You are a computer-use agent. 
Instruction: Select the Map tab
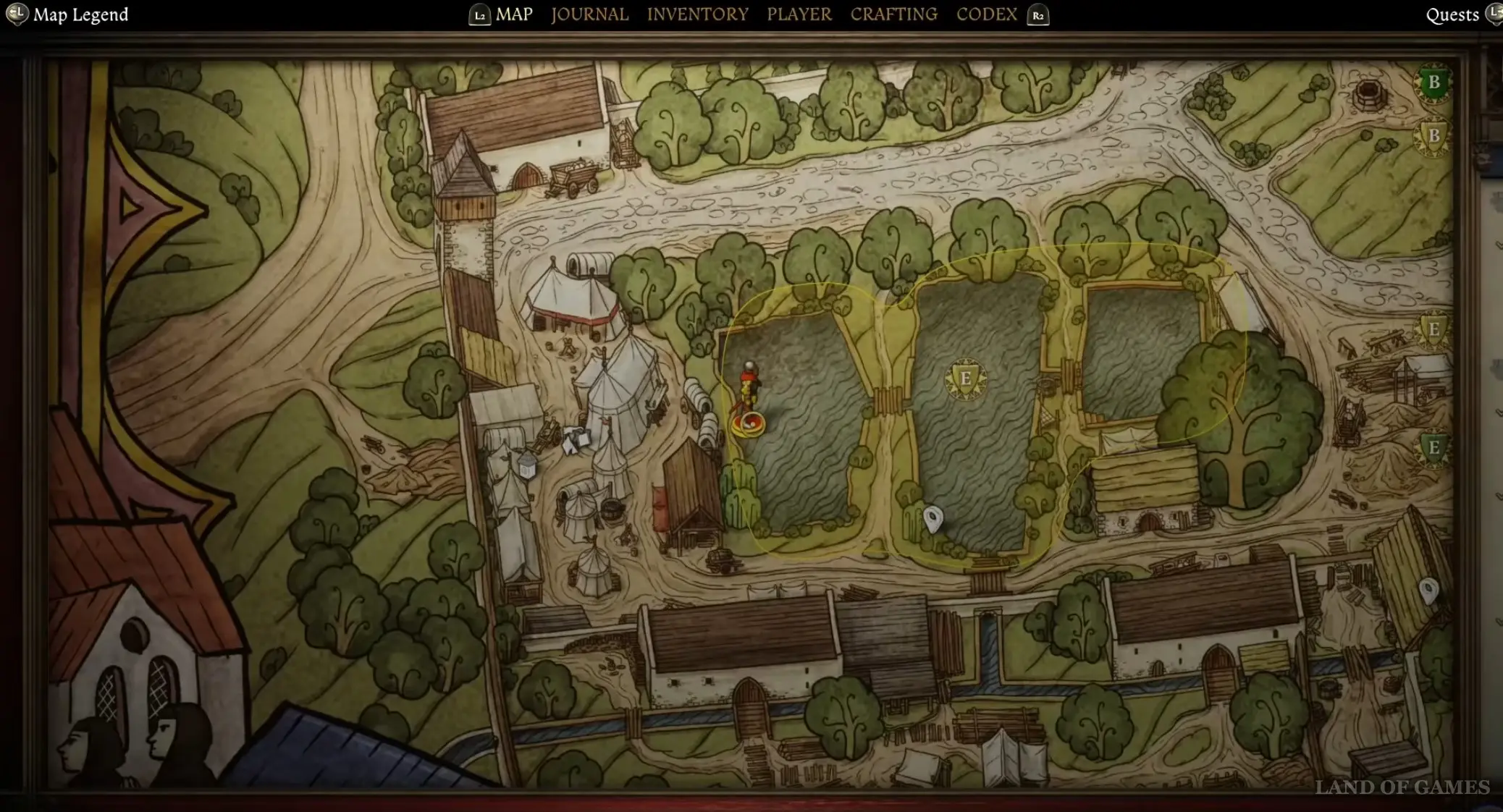coord(514,14)
